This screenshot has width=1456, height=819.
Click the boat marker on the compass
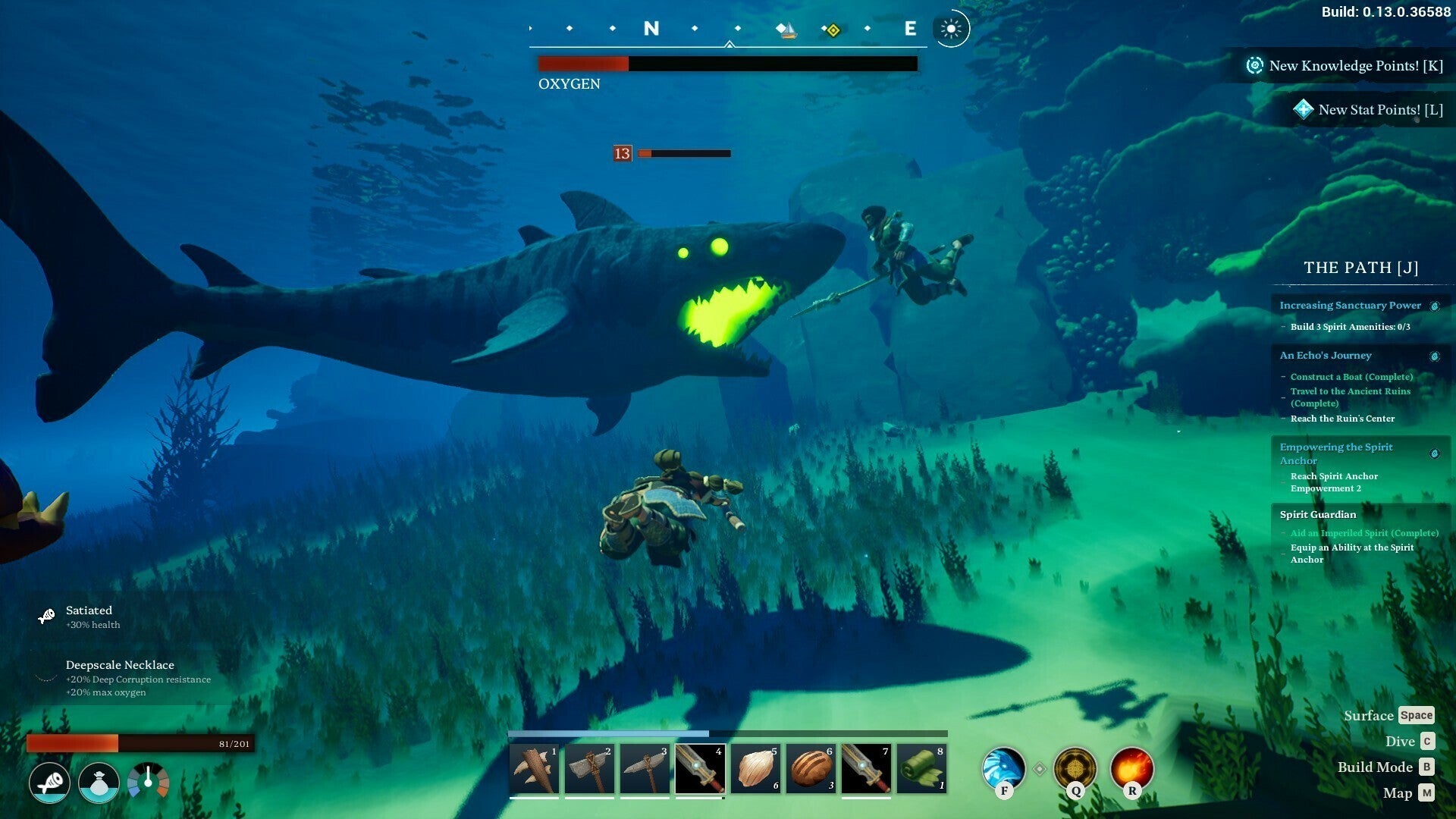point(787,30)
